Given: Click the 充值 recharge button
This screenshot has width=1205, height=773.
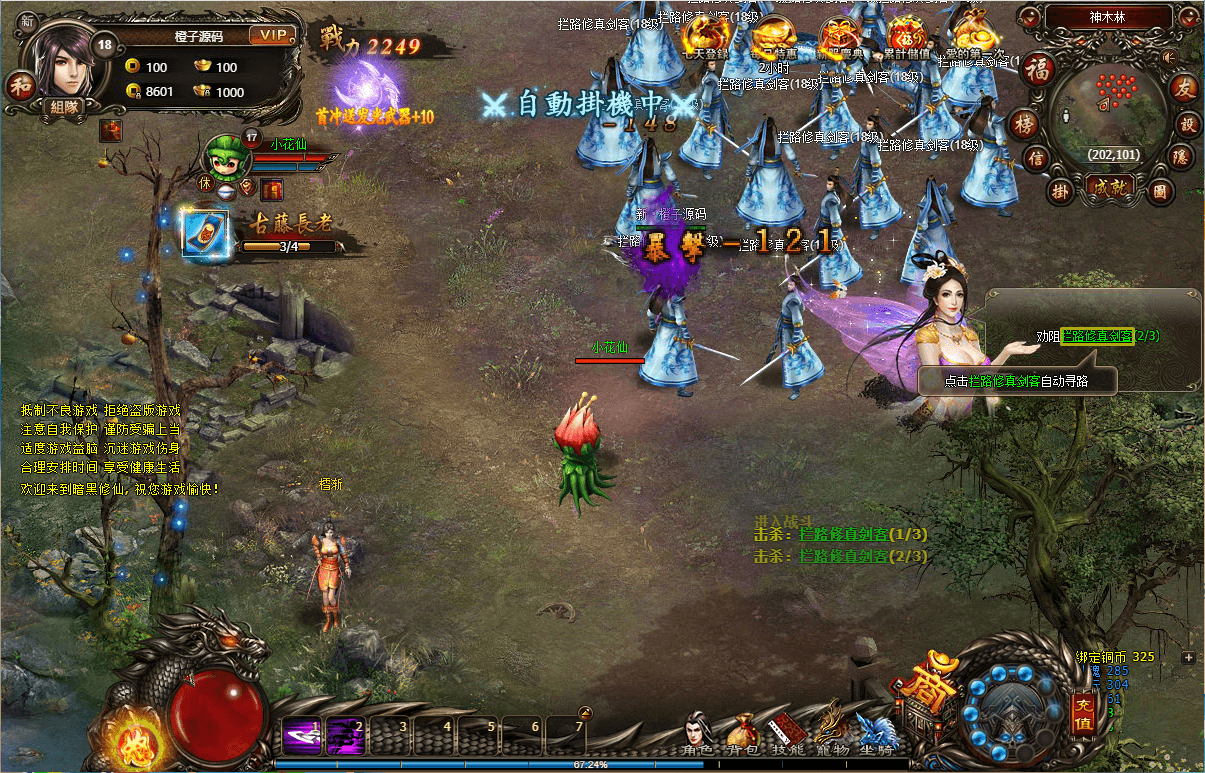Looking at the screenshot, I should coord(1082,714).
